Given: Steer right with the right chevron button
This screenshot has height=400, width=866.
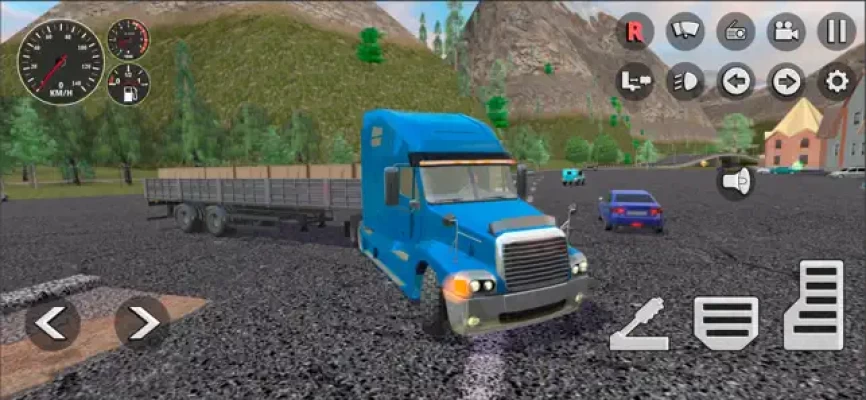Looking at the screenshot, I should click(142, 322).
